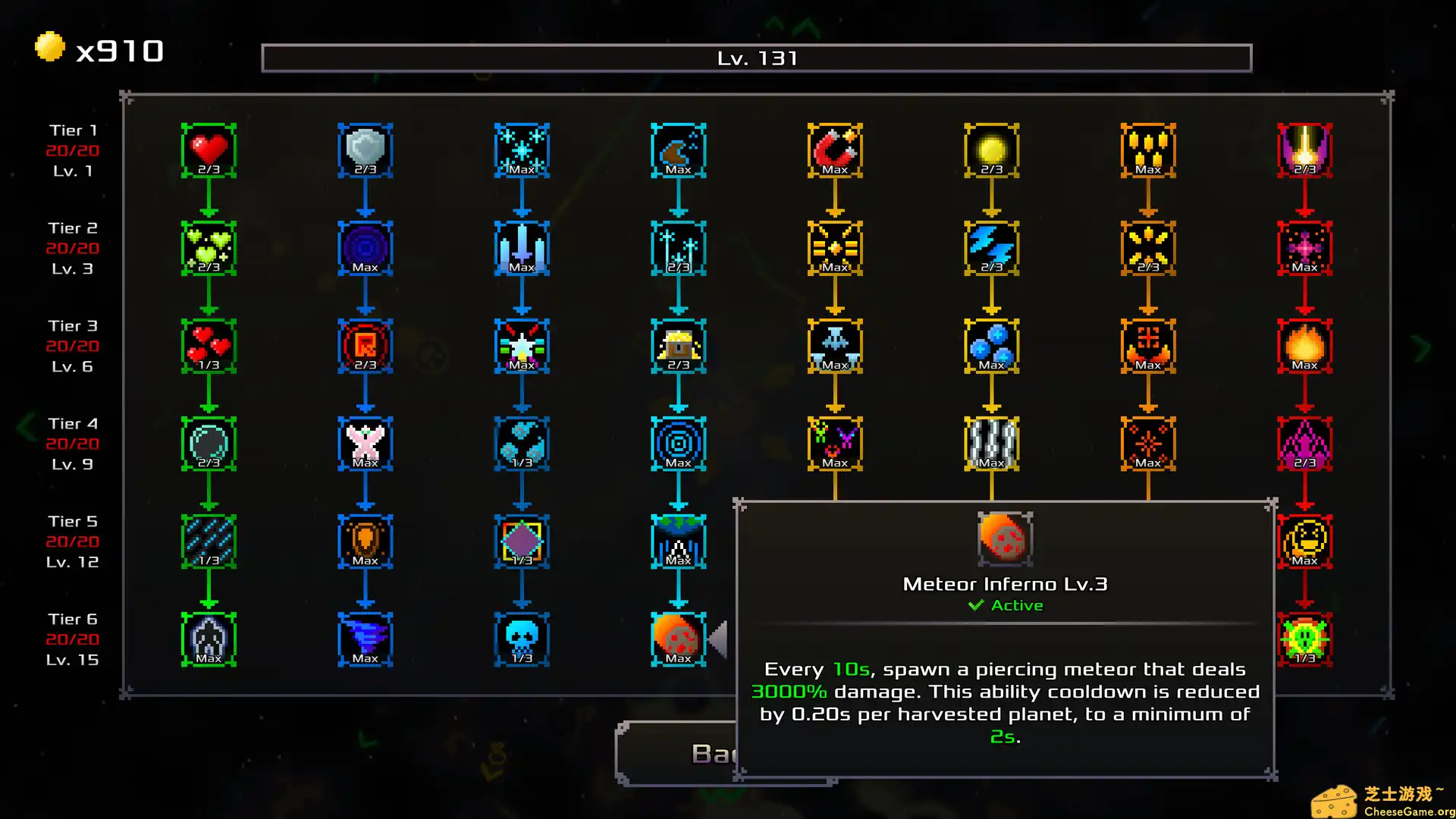The image size is (1456, 819).
Task: Select the blue concentric rings skill
Action: point(678,444)
